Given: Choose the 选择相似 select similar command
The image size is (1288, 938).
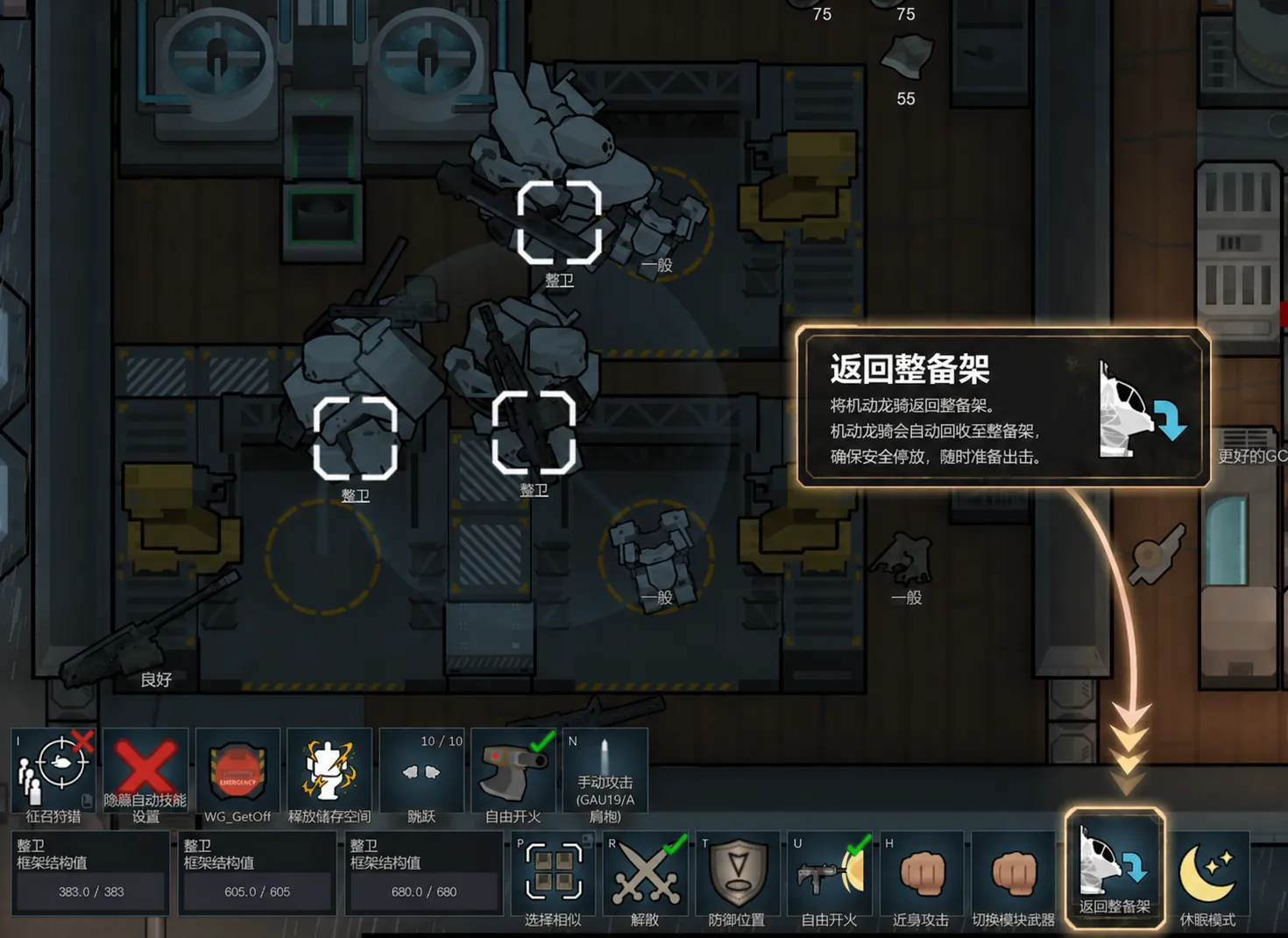Looking at the screenshot, I should pyautogui.click(x=553, y=877).
